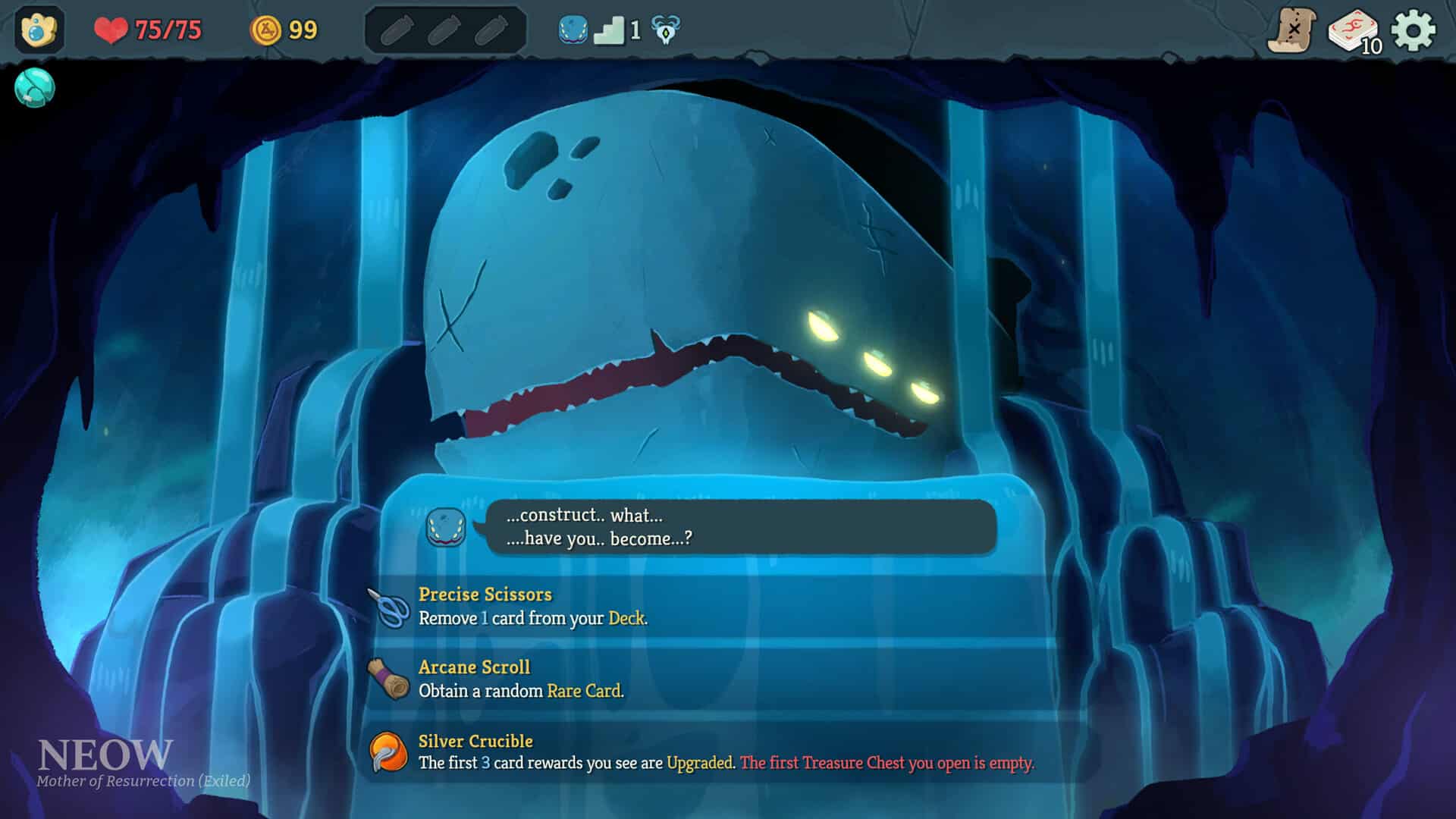Select the boss skull icon in the top bar
This screenshot has height=819, width=1456.
click(665, 30)
